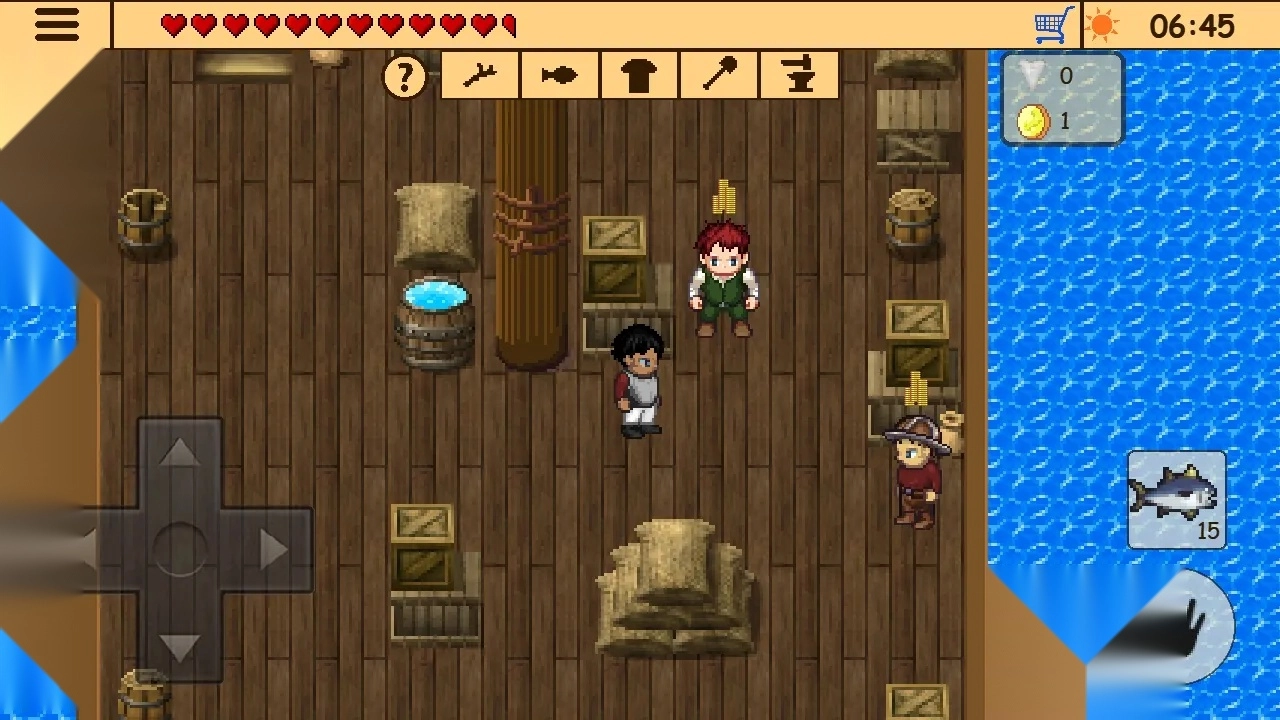Click the sun daytime icon
The height and width of the screenshot is (720, 1280).
coord(1104,24)
